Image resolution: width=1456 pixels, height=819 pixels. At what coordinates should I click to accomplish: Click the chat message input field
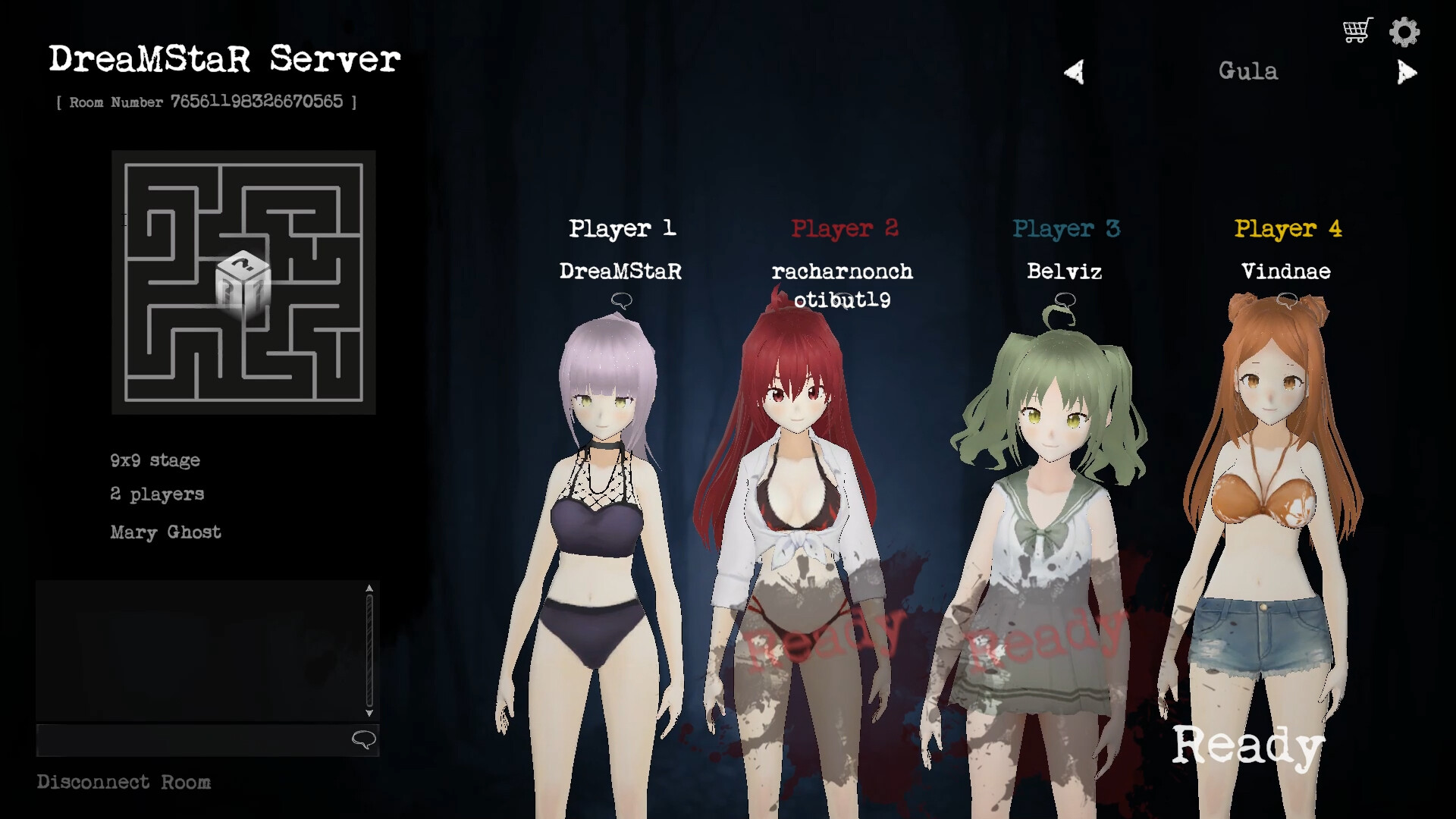point(190,741)
